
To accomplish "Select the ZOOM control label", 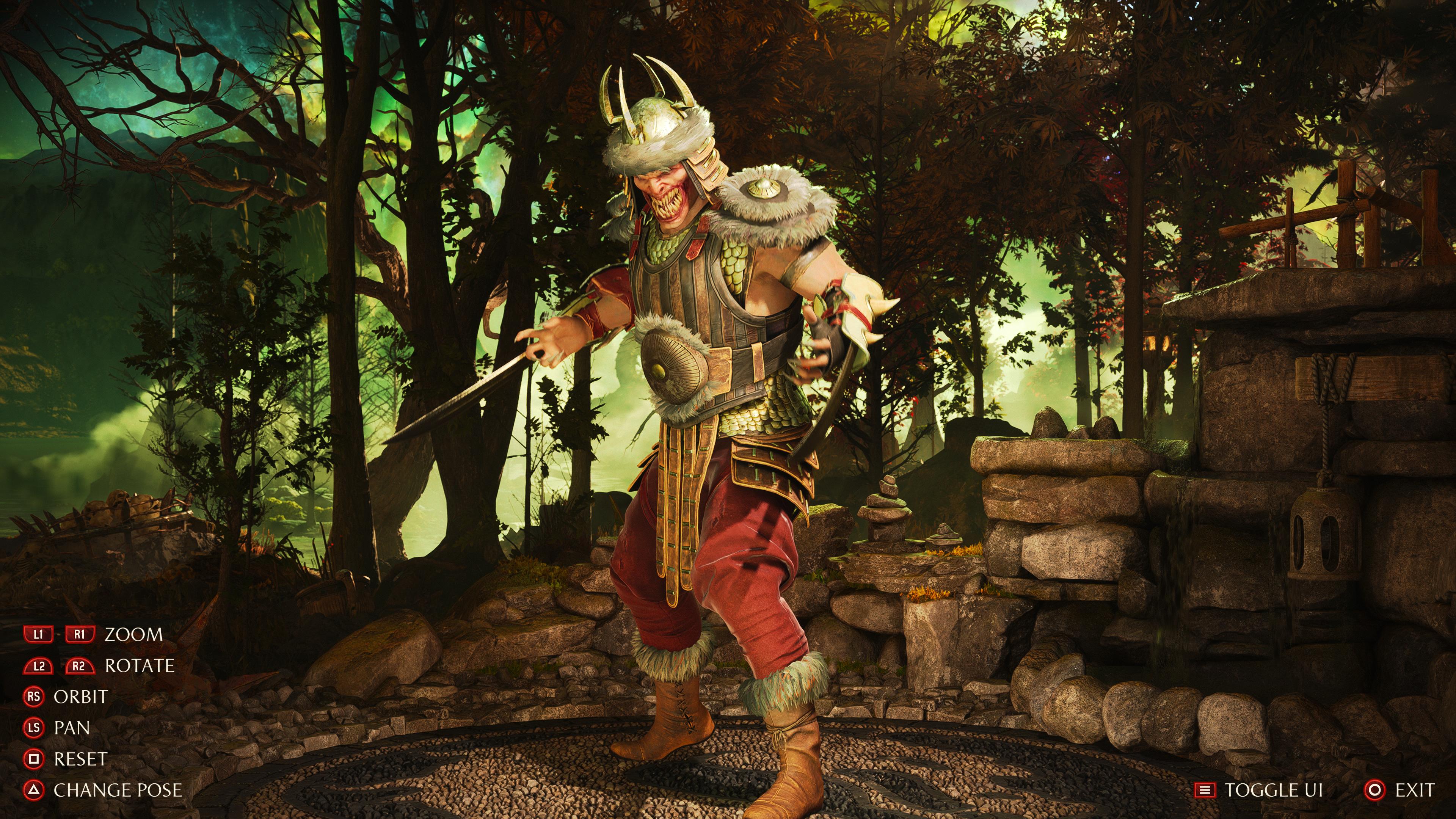I will (x=134, y=635).
